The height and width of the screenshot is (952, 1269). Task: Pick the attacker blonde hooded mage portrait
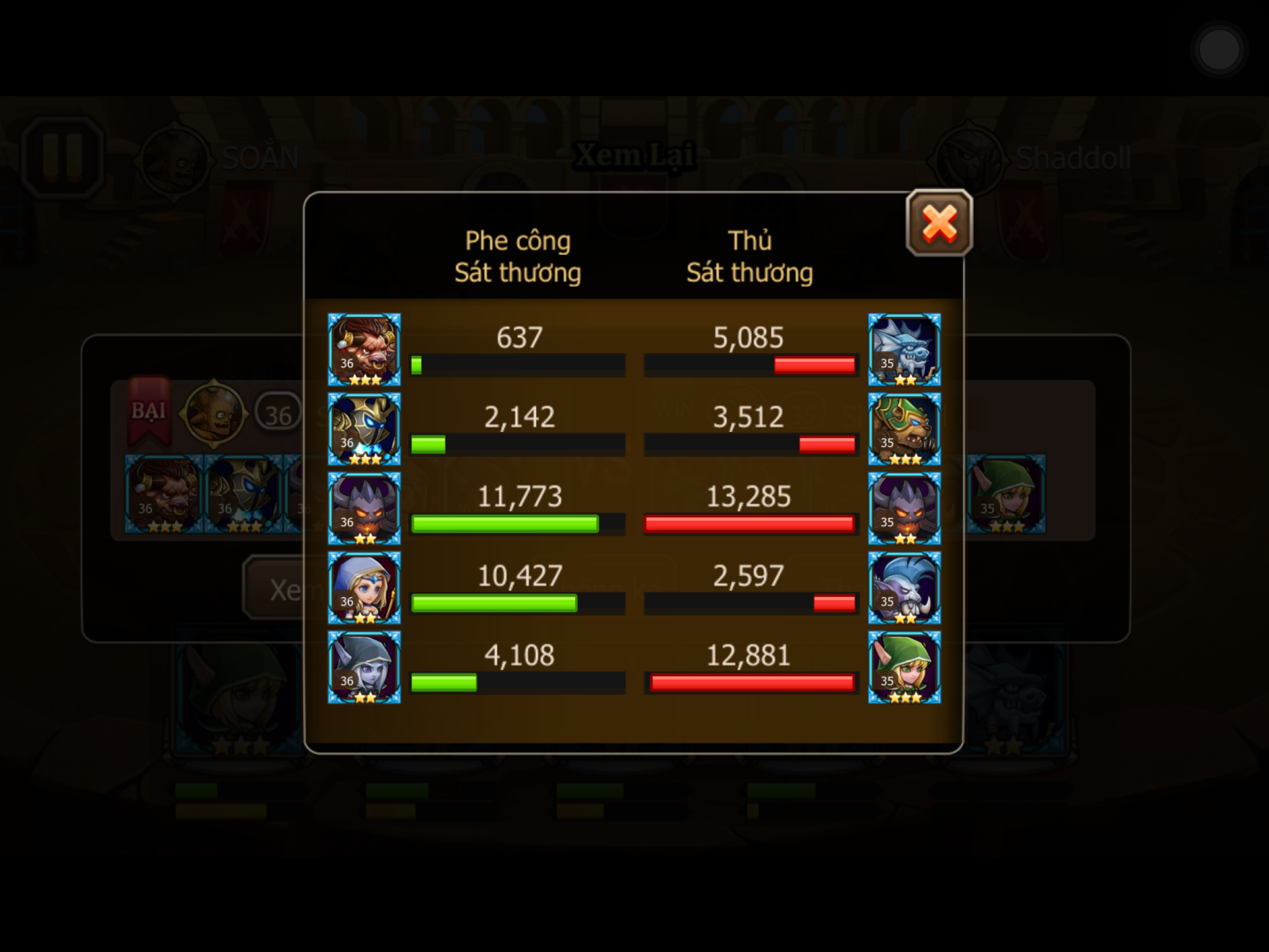[x=364, y=588]
